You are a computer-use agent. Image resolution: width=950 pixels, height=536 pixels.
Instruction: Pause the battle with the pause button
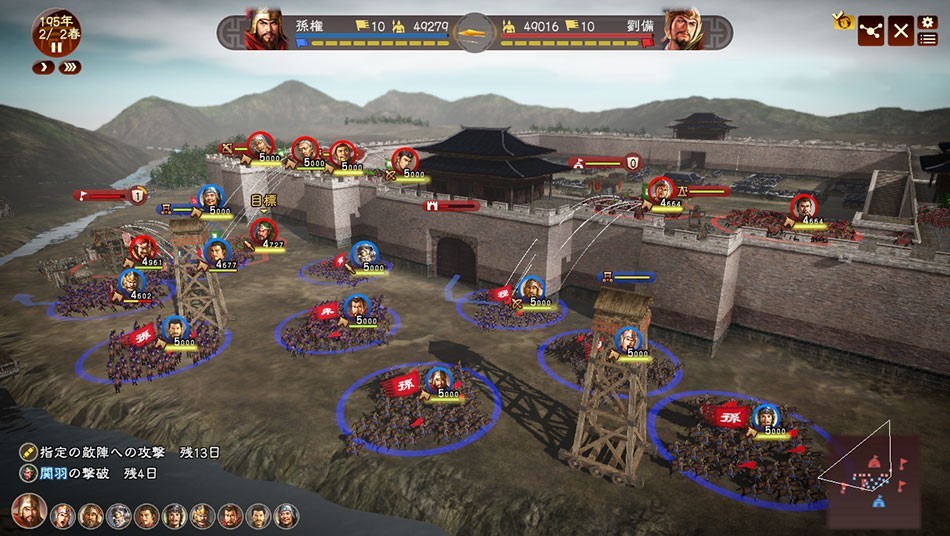point(57,47)
